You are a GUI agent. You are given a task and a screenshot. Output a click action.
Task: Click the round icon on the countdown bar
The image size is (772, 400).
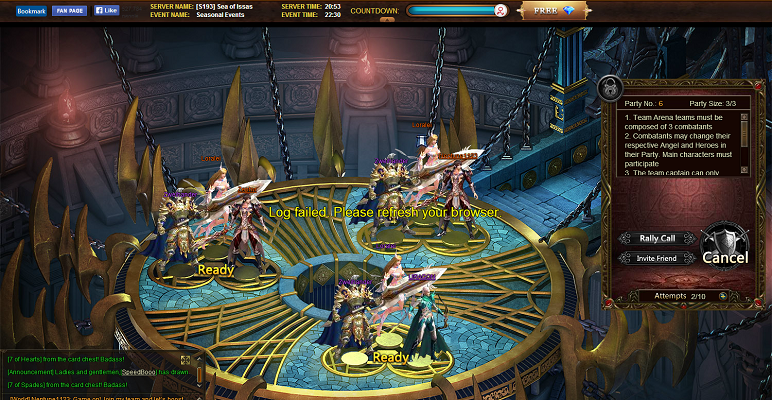click(x=500, y=11)
